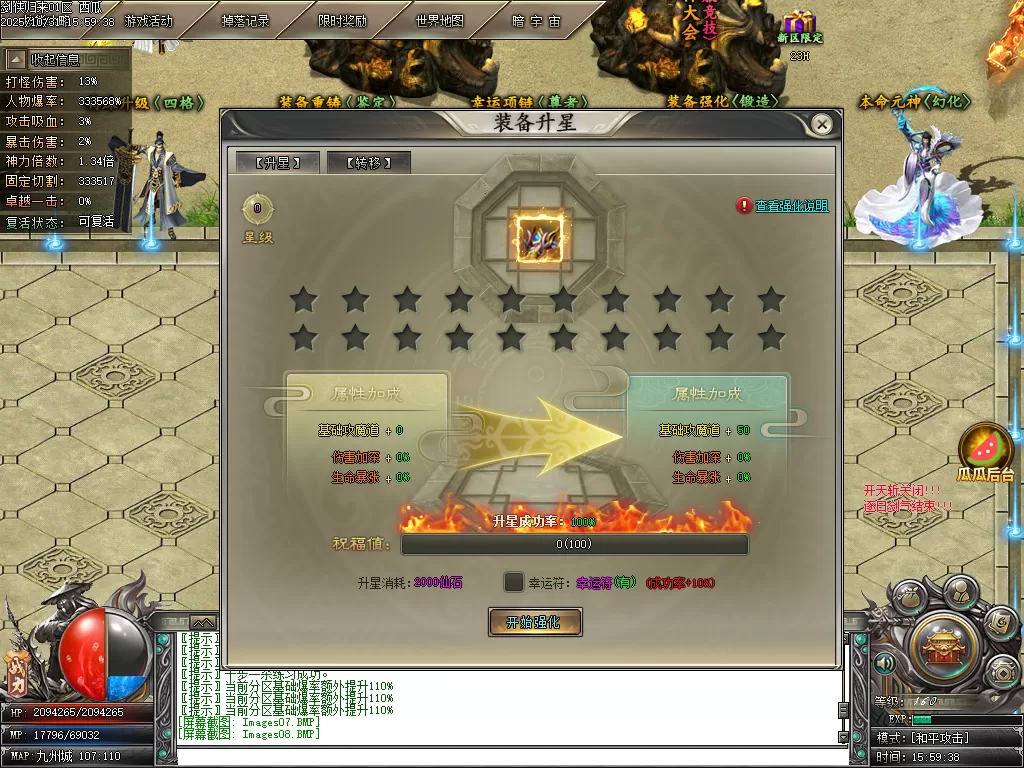
Task: Toggle the 幸运符 checkbox
Action: pos(513,582)
